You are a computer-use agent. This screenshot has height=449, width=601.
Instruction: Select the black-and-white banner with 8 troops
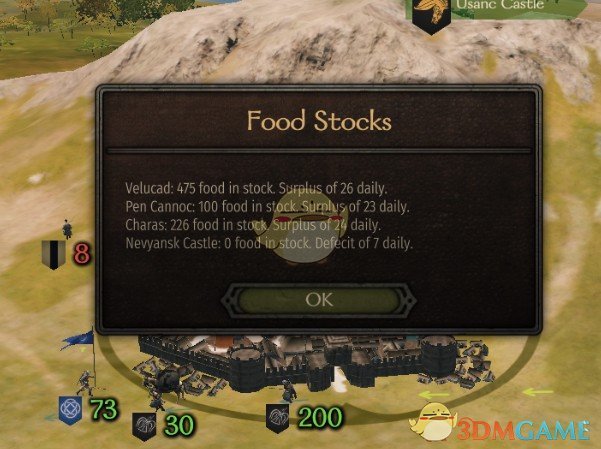(52, 254)
